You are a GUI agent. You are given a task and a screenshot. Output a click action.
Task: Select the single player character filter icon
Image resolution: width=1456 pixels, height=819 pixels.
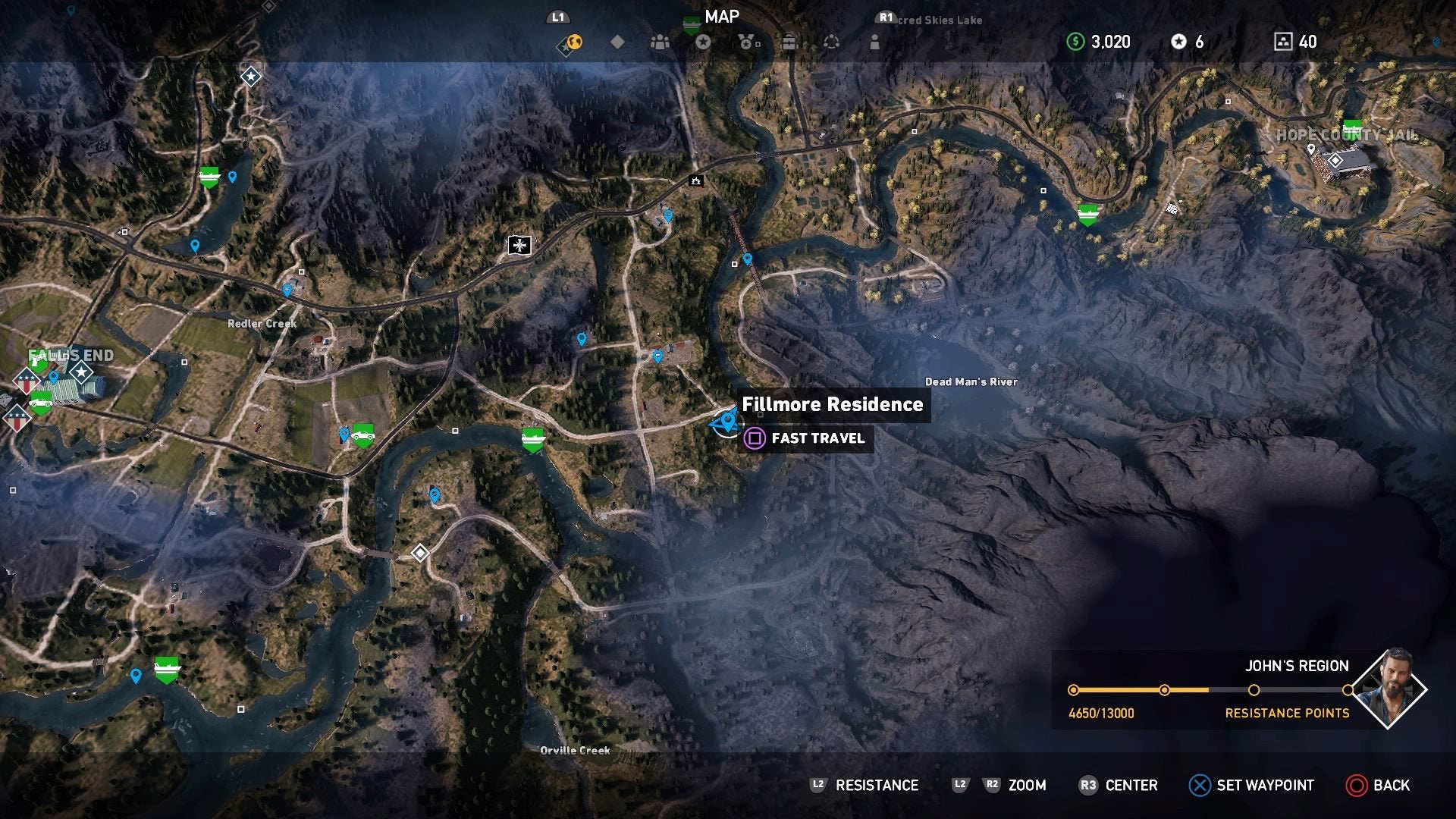click(874, 43)
